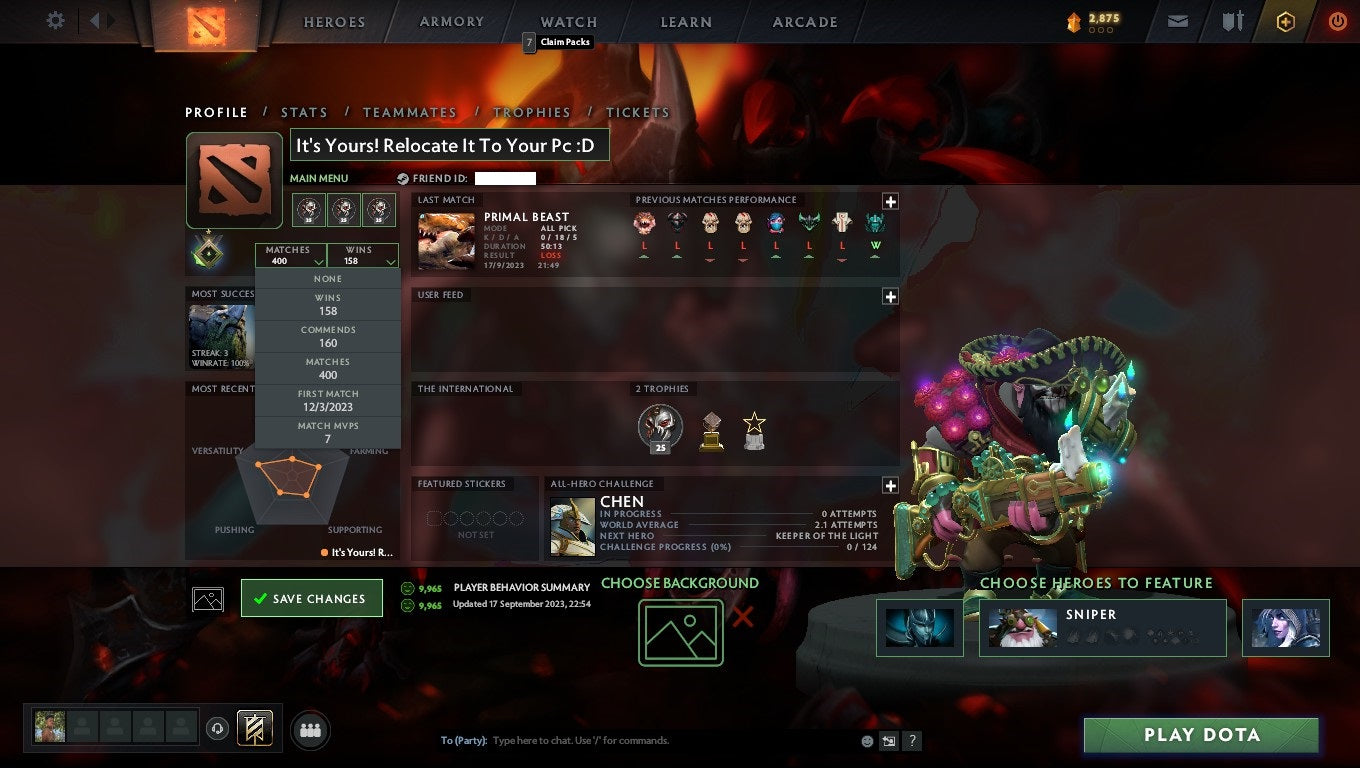
Task: Select the NONE option in the stat dropdown
Action: pos(328,278)
